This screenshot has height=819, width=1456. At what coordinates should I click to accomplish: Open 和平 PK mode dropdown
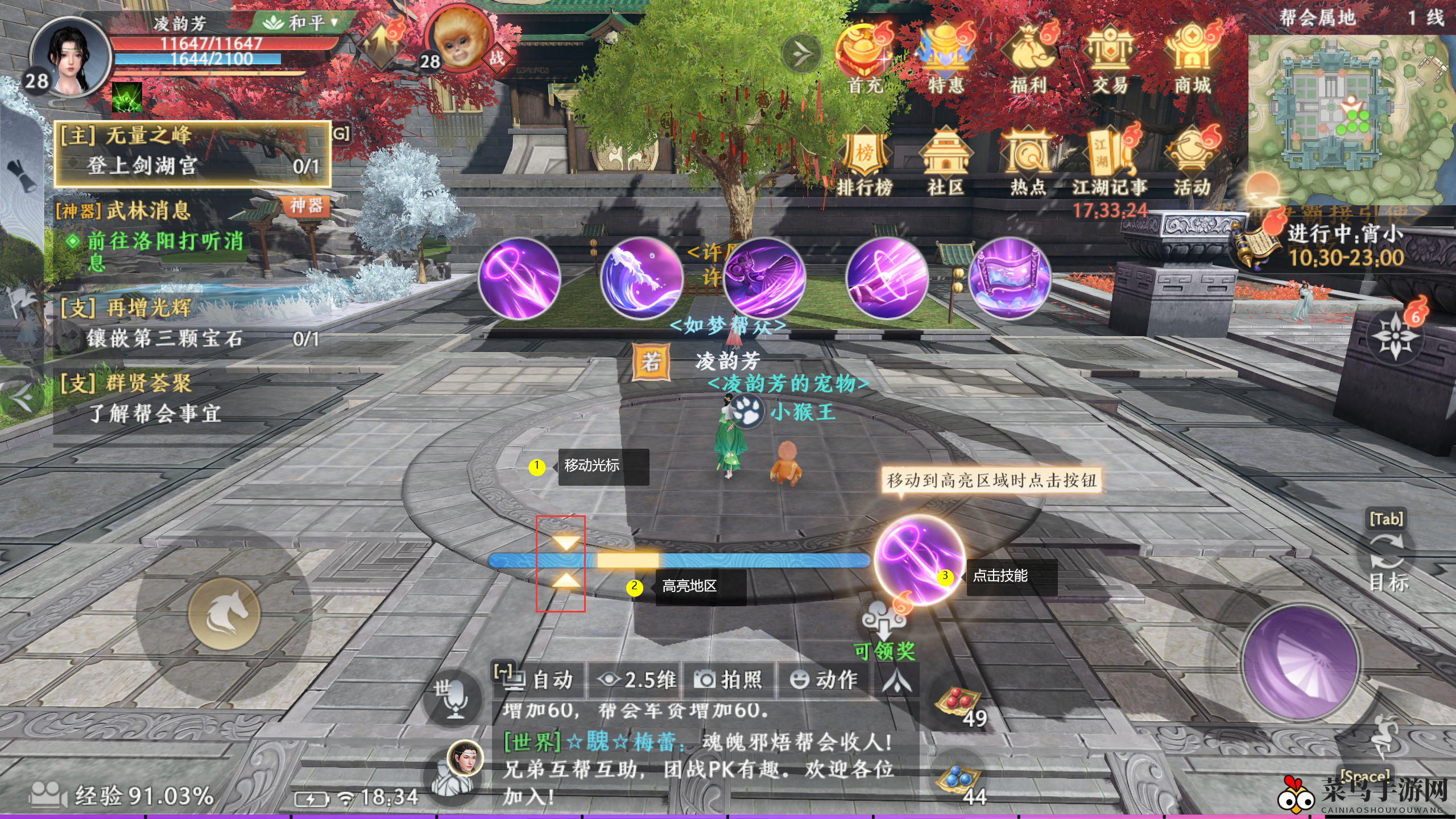301,23
